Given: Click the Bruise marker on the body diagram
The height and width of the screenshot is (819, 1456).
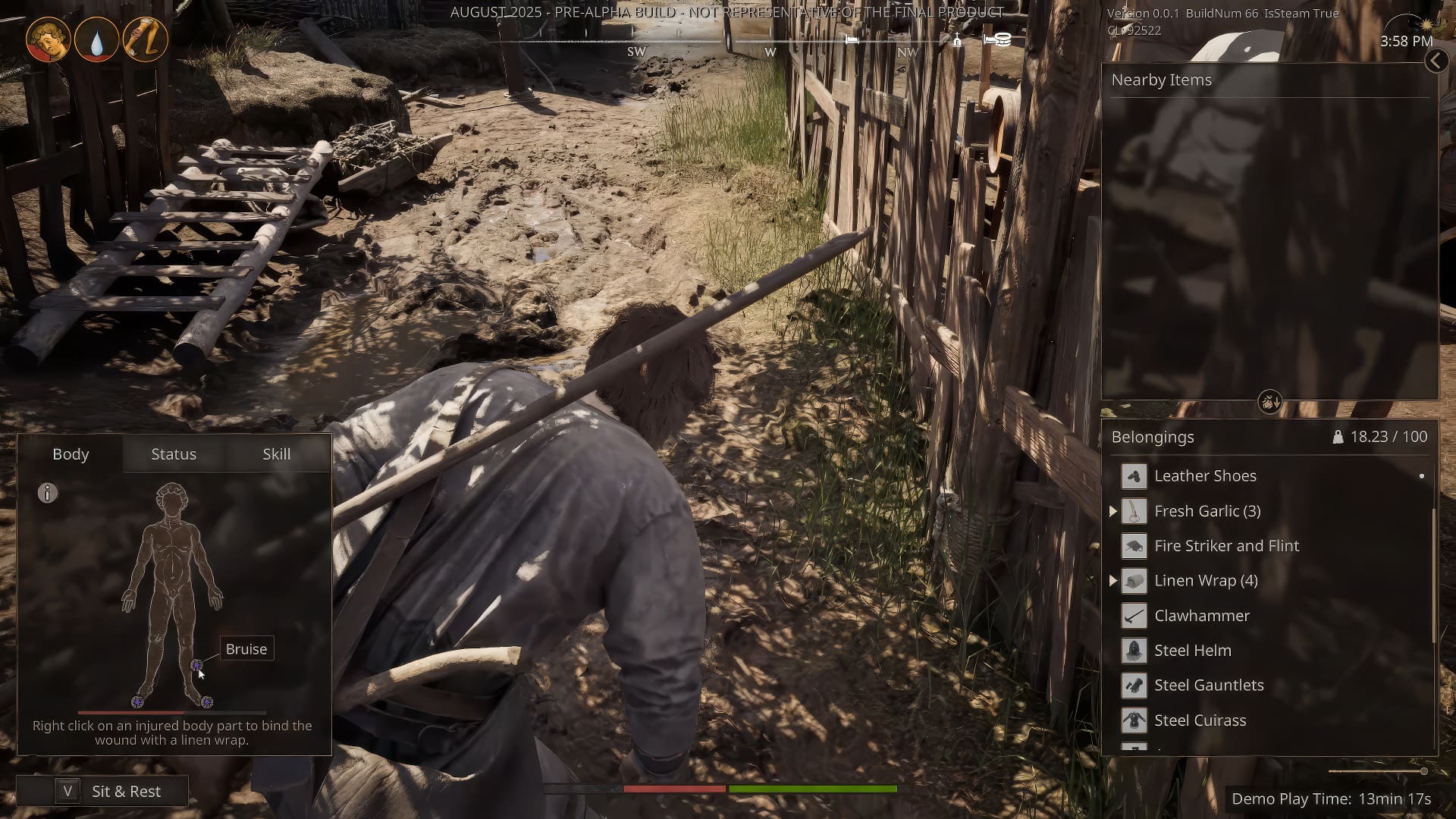Looking at the screenshot, I should tap(198, 666).
